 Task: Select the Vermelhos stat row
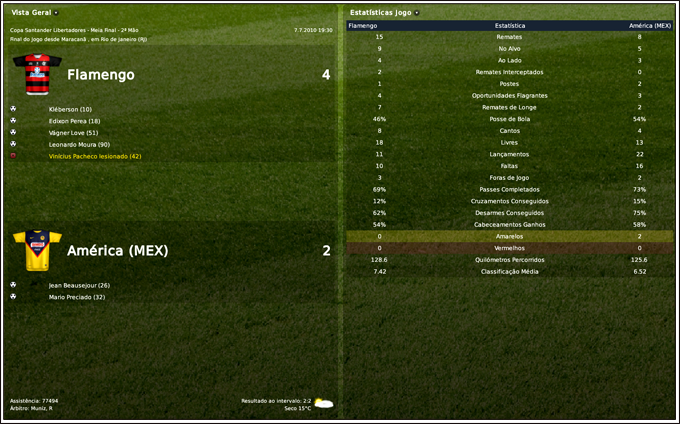(510, 248)
